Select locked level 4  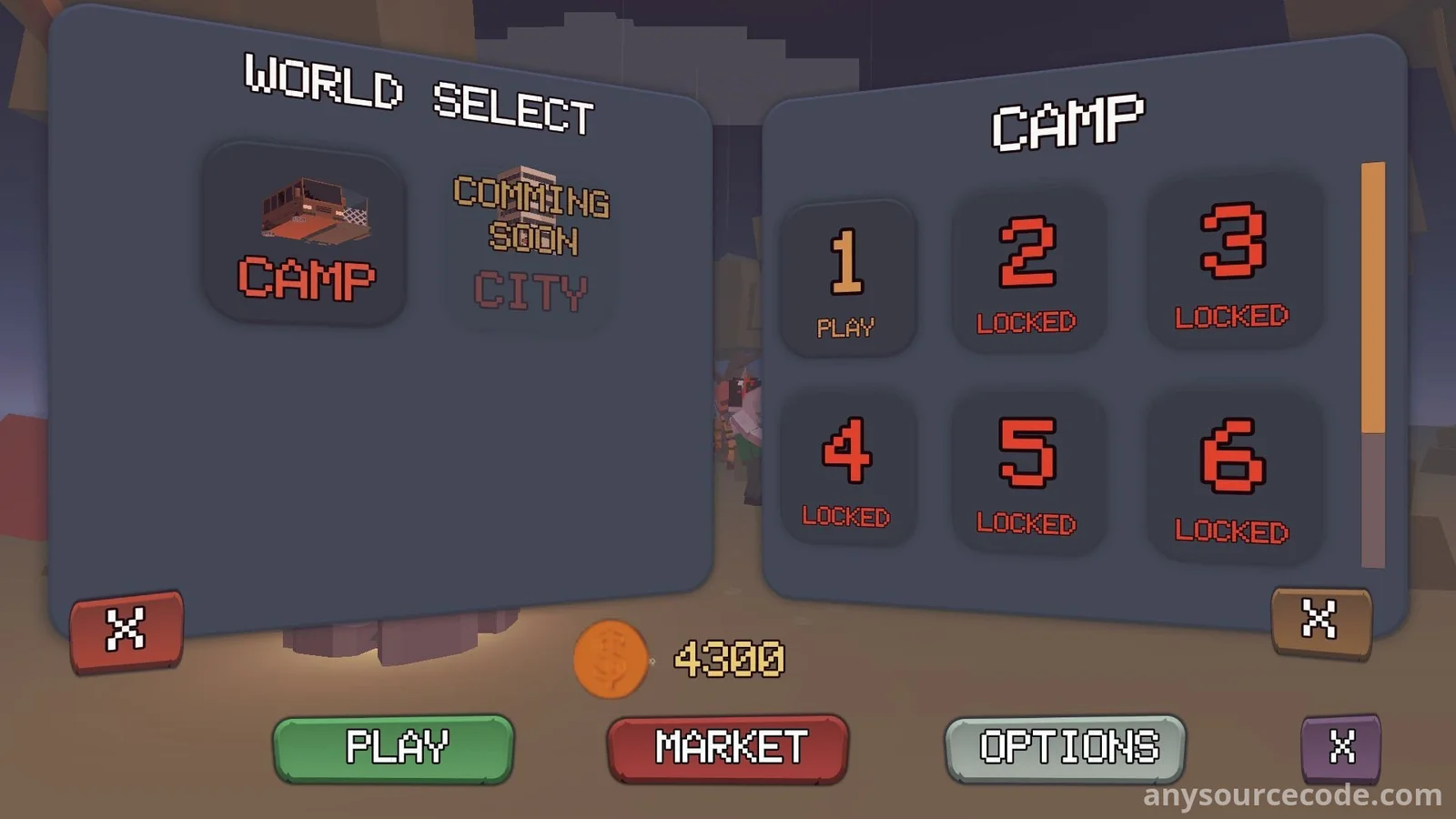pos(847,469)
